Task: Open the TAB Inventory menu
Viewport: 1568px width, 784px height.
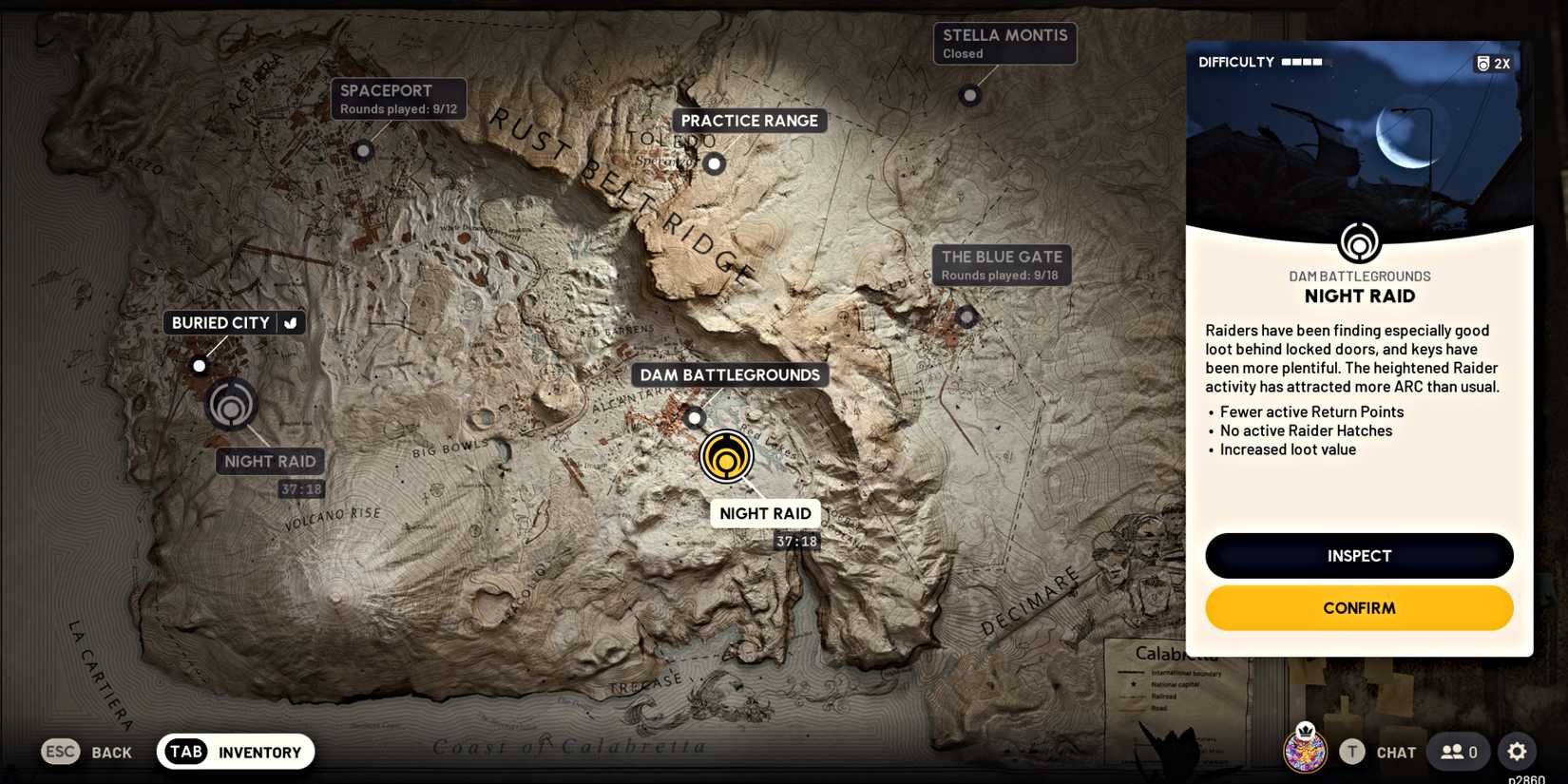Action: (x=235, y=751)
